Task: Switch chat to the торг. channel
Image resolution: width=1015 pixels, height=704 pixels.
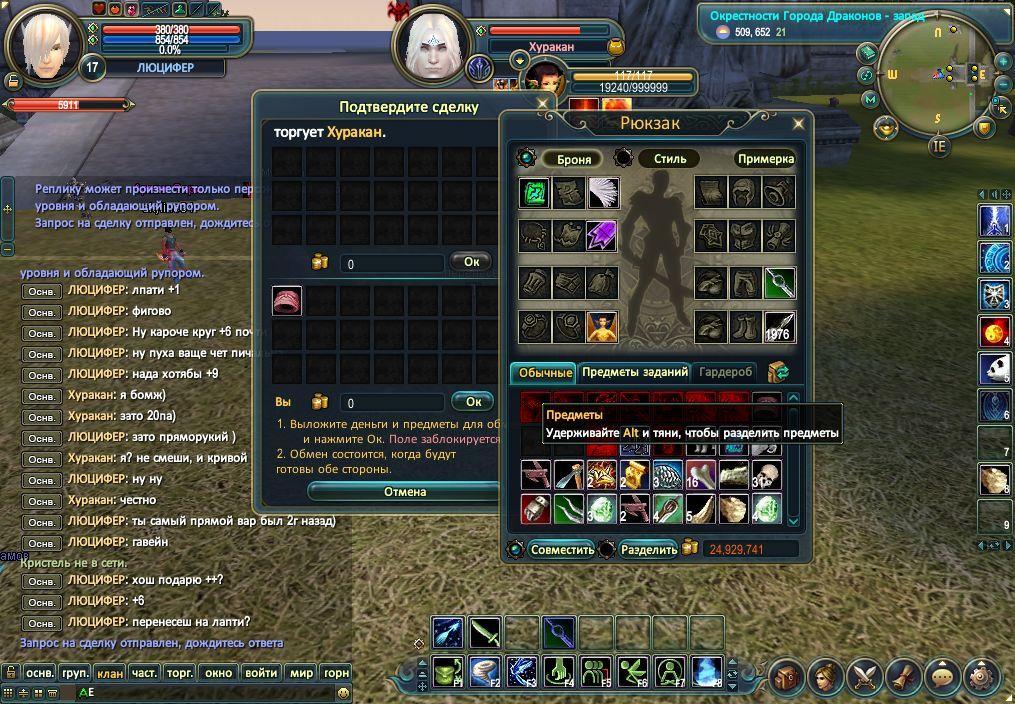Action: 180,673
